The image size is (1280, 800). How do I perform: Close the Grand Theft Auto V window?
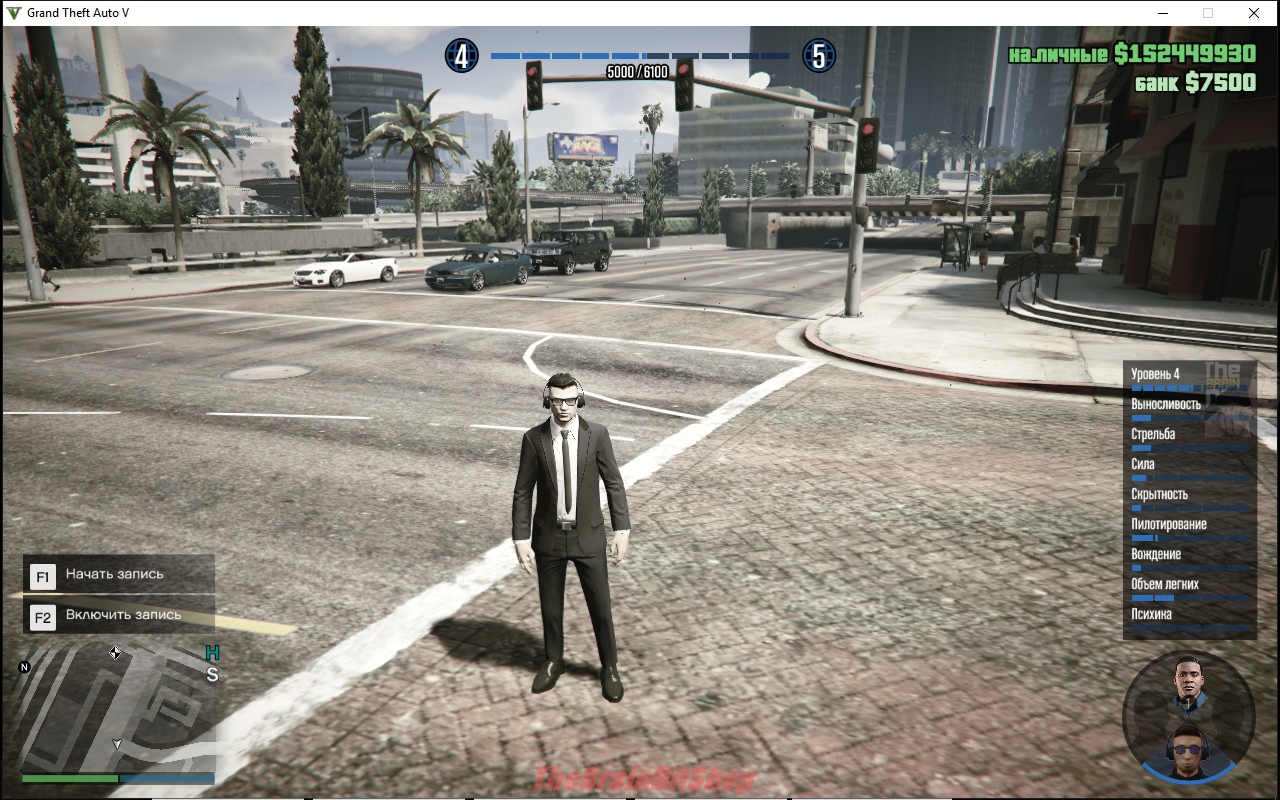click(x=1253, y=13)
